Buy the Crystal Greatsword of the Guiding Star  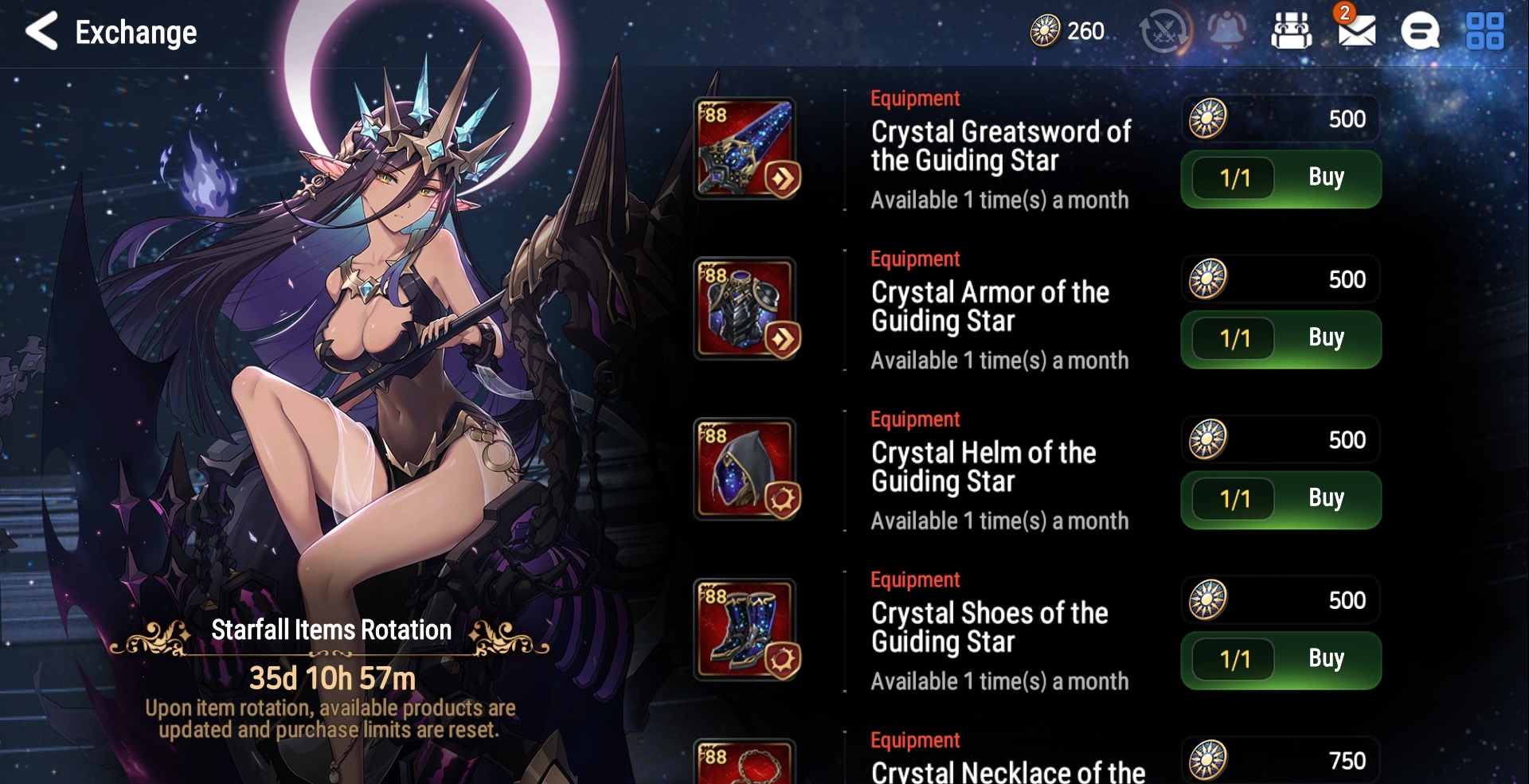pos(1324,178)
